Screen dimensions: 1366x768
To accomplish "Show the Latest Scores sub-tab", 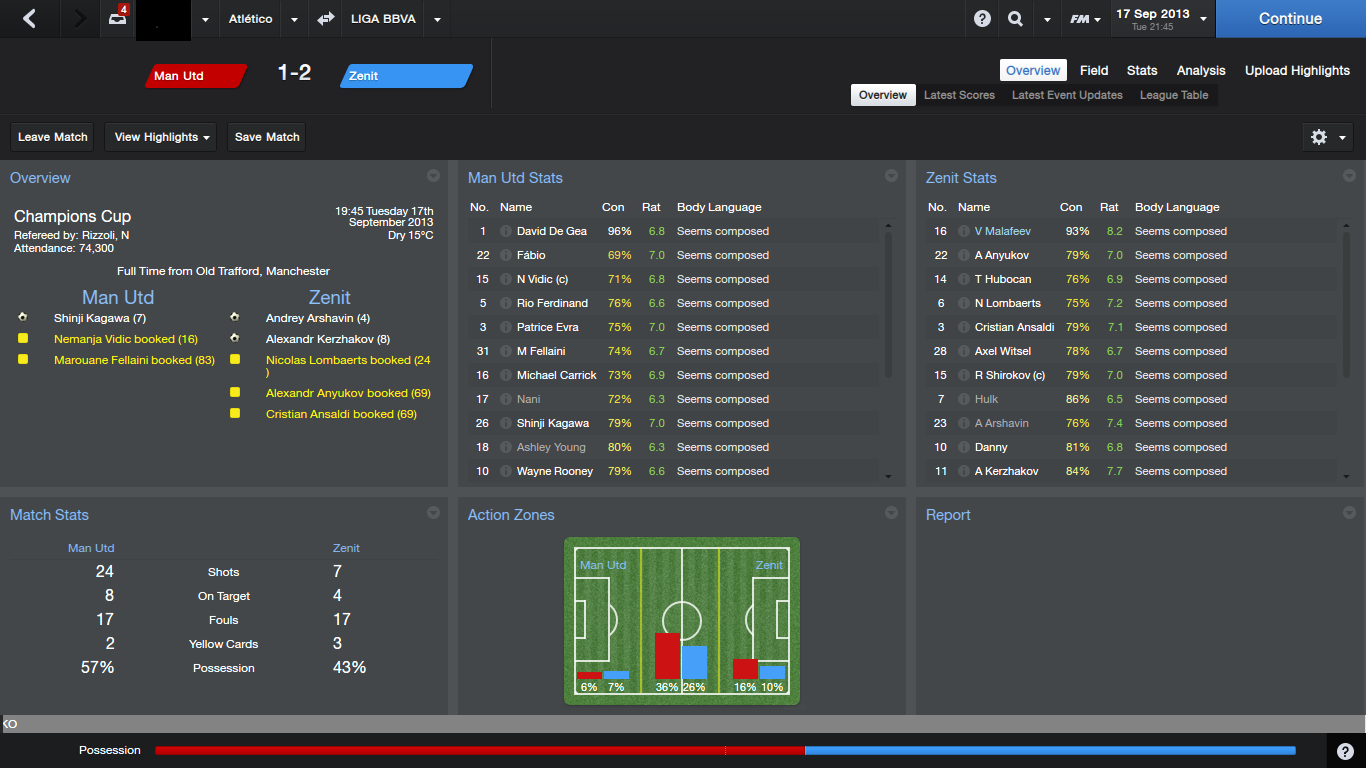I will pos(959,95).
